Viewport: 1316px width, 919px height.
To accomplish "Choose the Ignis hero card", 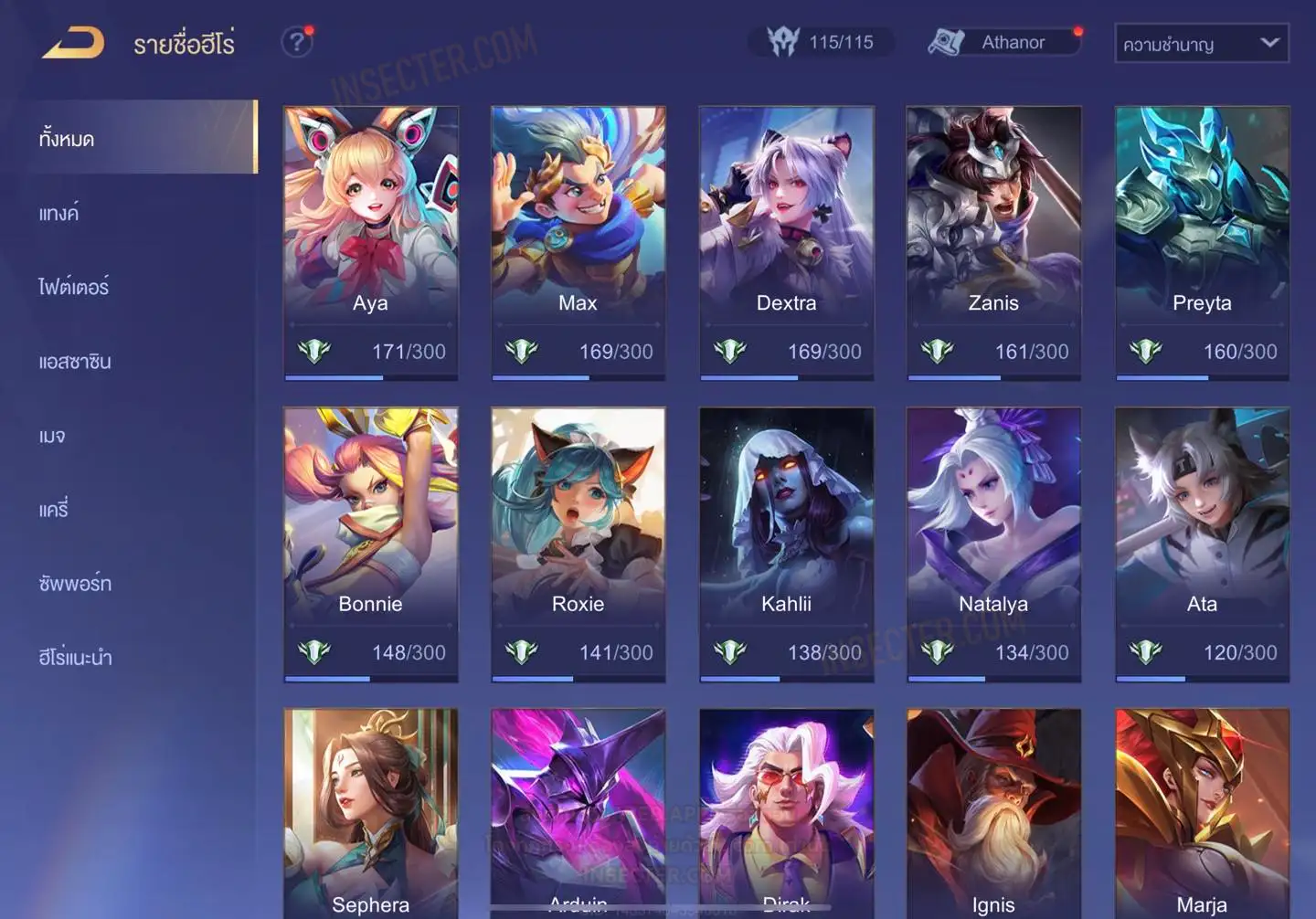I will 993,813.
